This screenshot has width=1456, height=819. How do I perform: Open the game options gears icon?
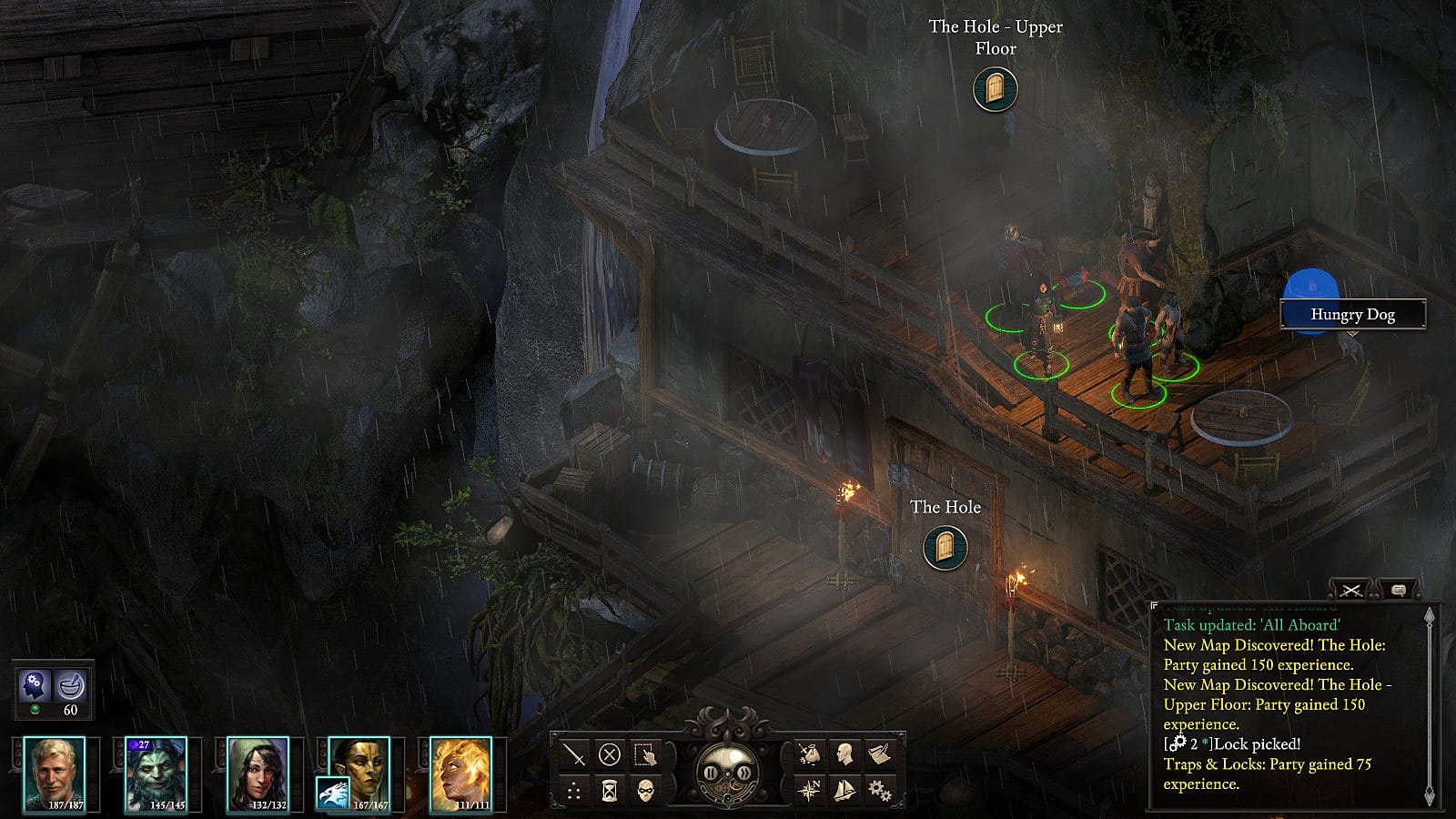[x=879, y=790]
